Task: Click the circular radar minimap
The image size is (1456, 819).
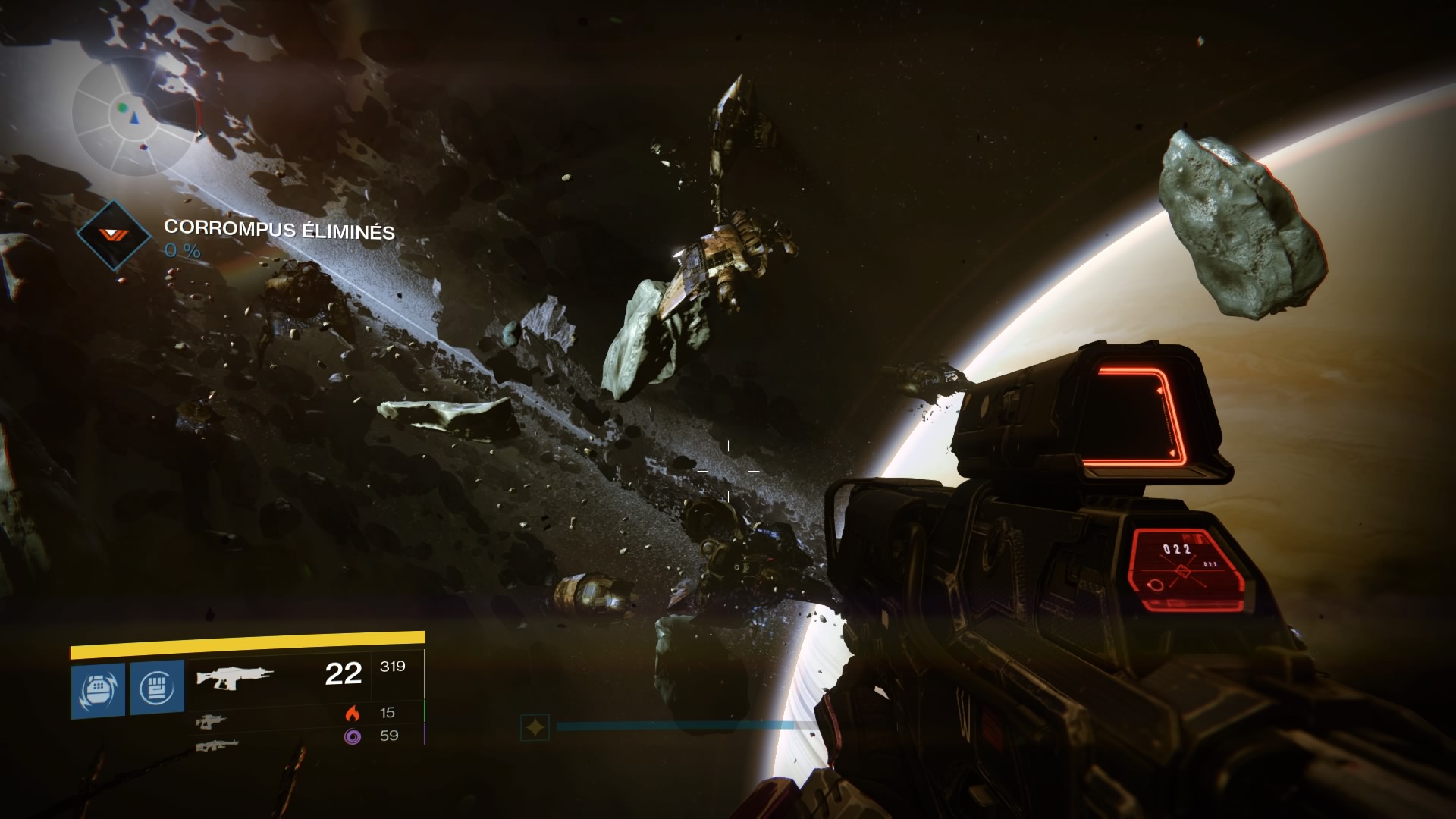Action: (136, 114)
